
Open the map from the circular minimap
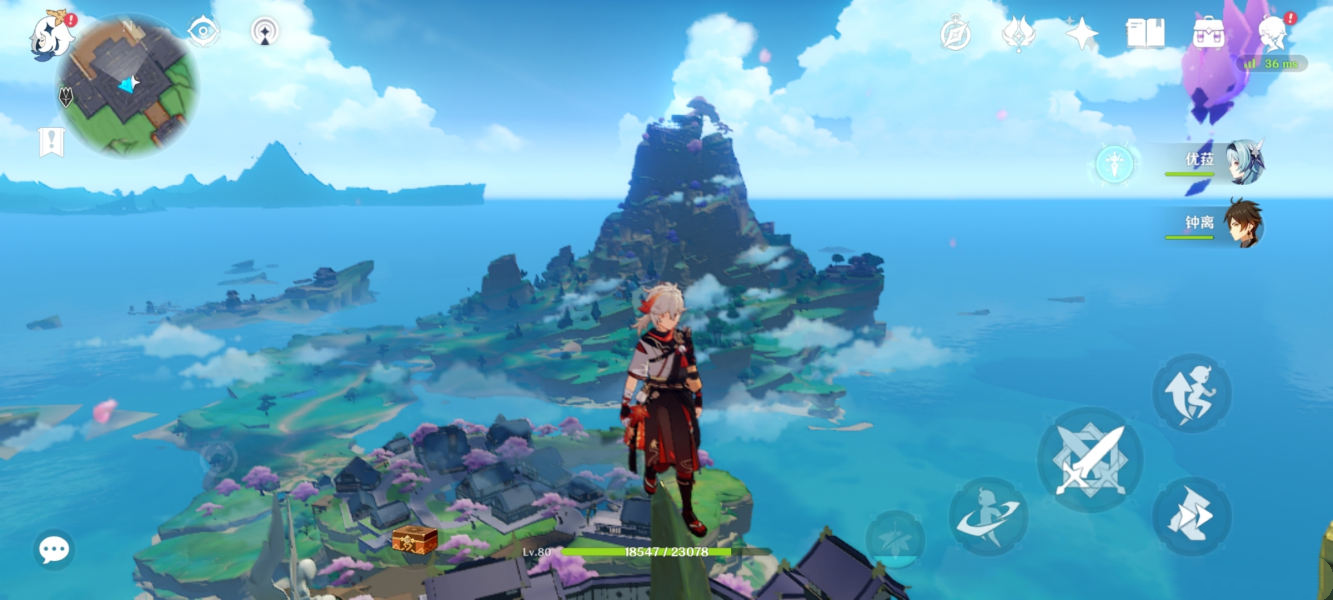click(127, 86)
